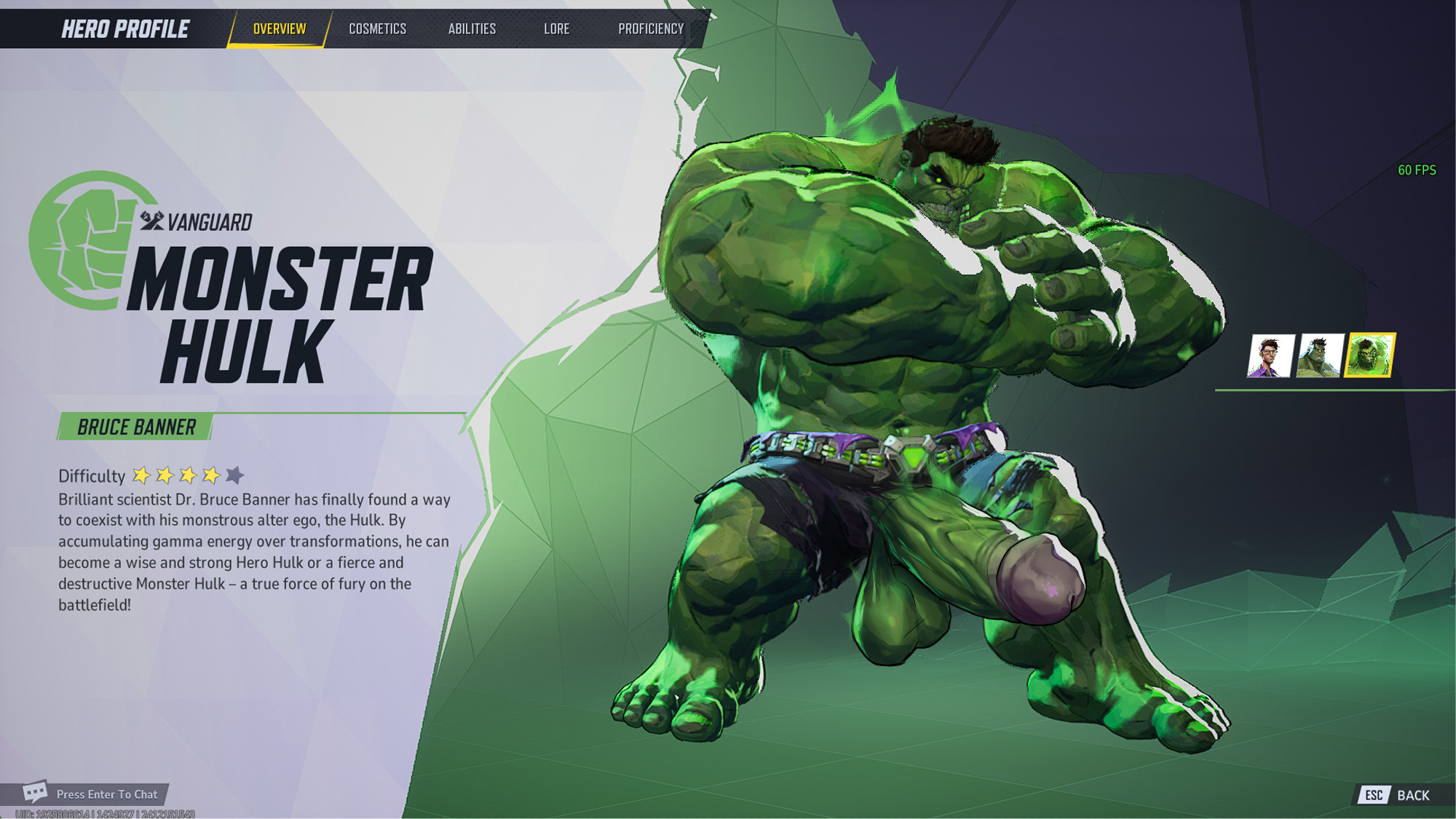
Task: Choose the Bruce Banner form thumbnail
Action: pyautogui.click(x=1270, y=356)
